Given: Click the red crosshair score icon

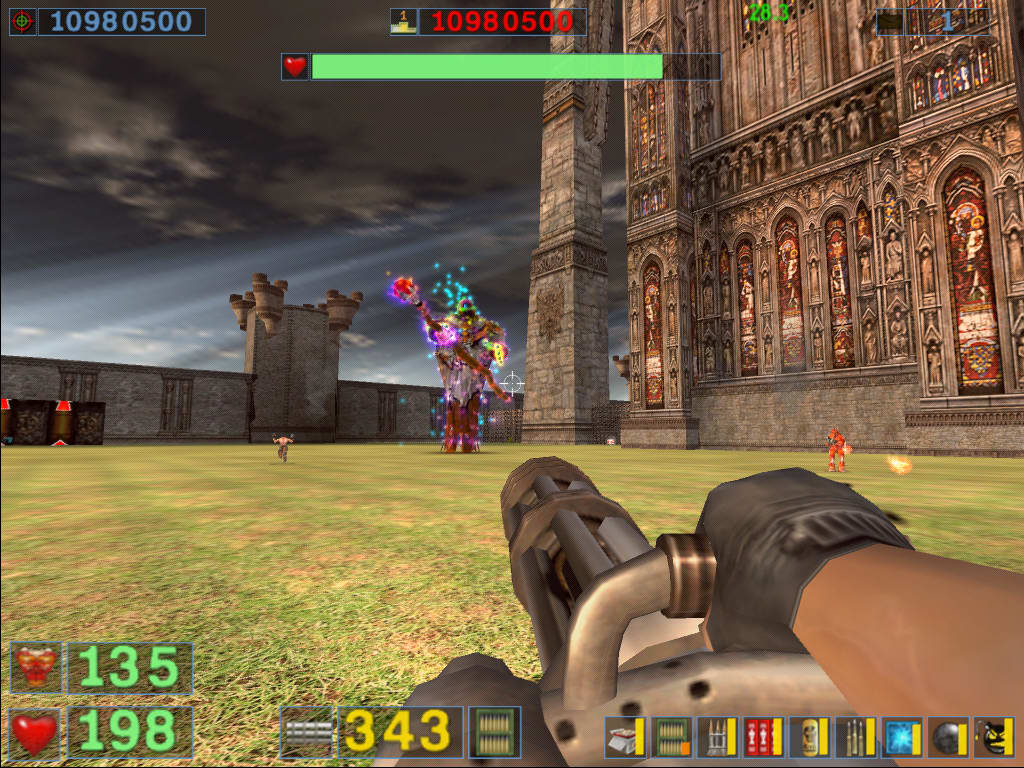Looking at the screenshot, I should pyautogui.click(x=22, y=21).
